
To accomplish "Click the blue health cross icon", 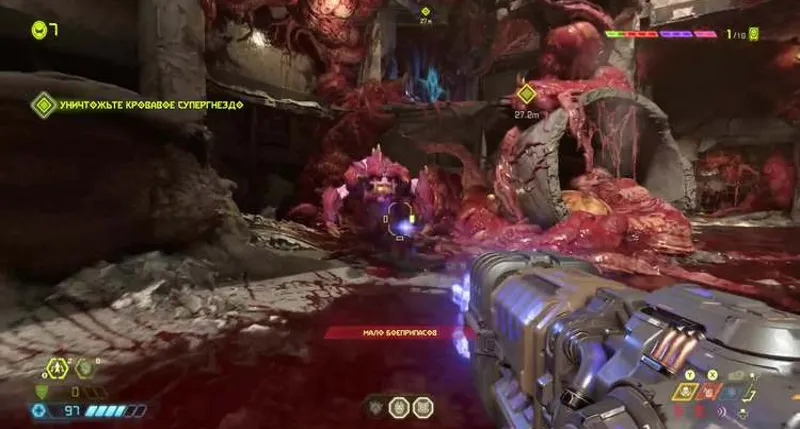I will (41, 410).
